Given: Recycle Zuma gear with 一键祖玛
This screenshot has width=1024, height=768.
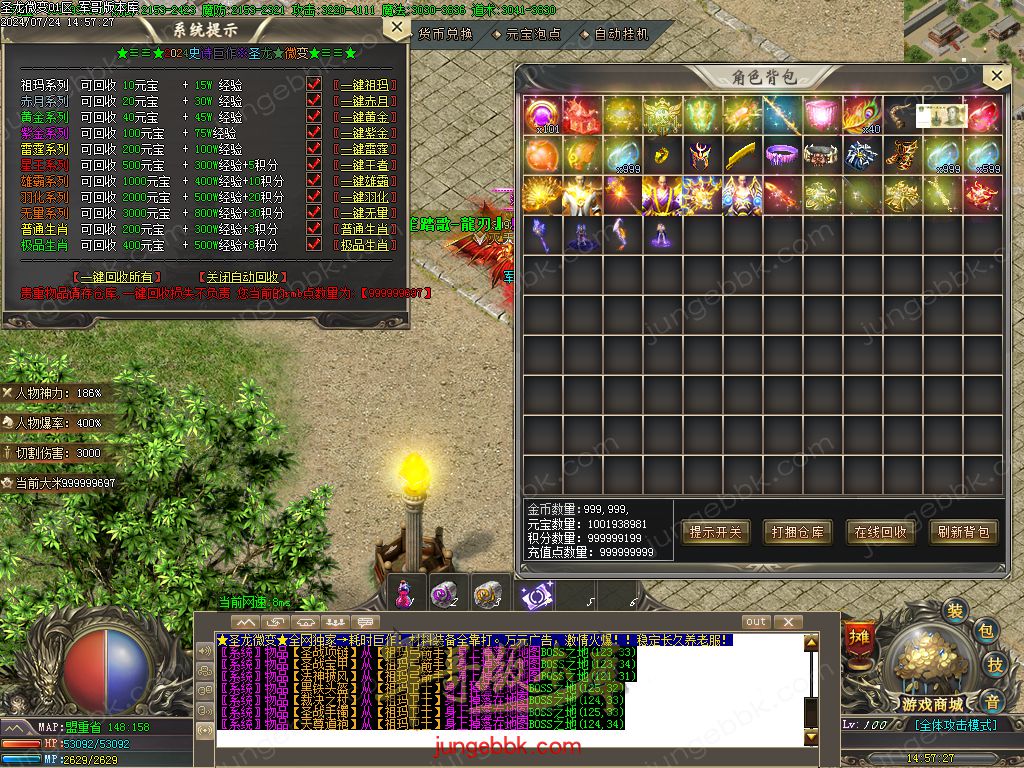Looking at the screenshot, I should click(364, 86).
